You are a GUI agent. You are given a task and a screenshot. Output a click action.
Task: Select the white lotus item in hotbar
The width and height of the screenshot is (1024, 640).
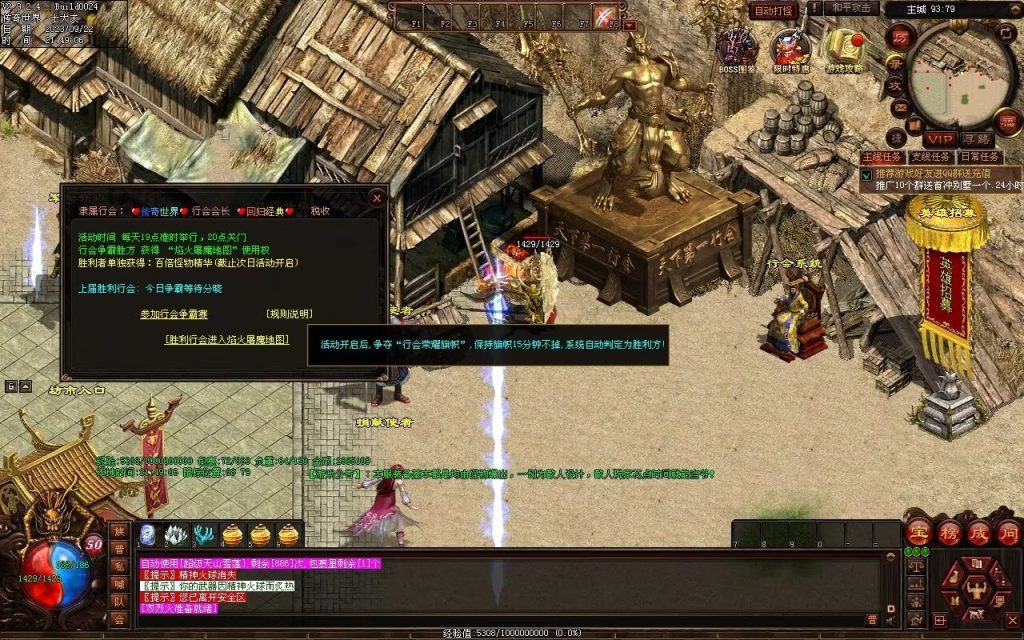point(176,535)
